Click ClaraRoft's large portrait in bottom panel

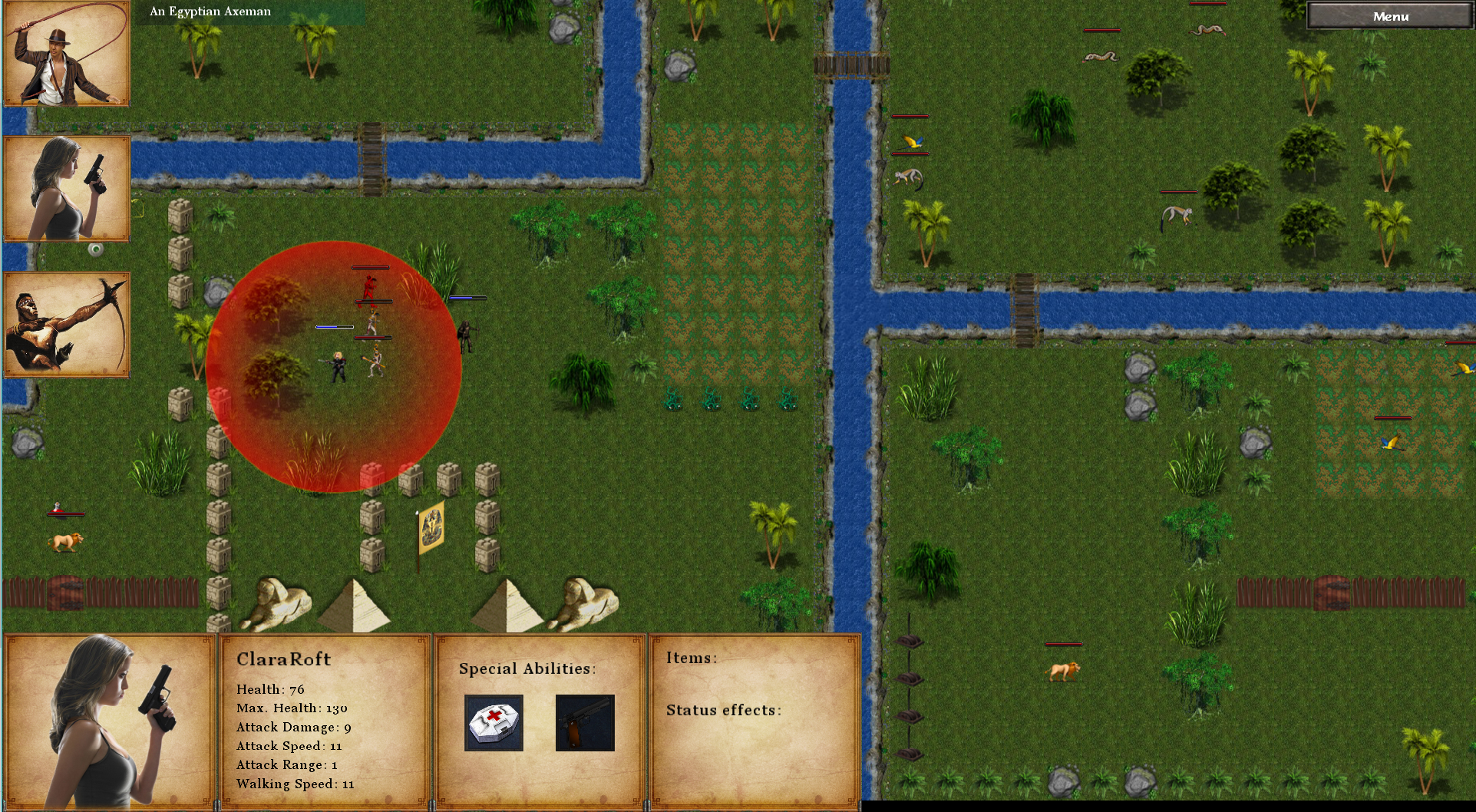110,721
